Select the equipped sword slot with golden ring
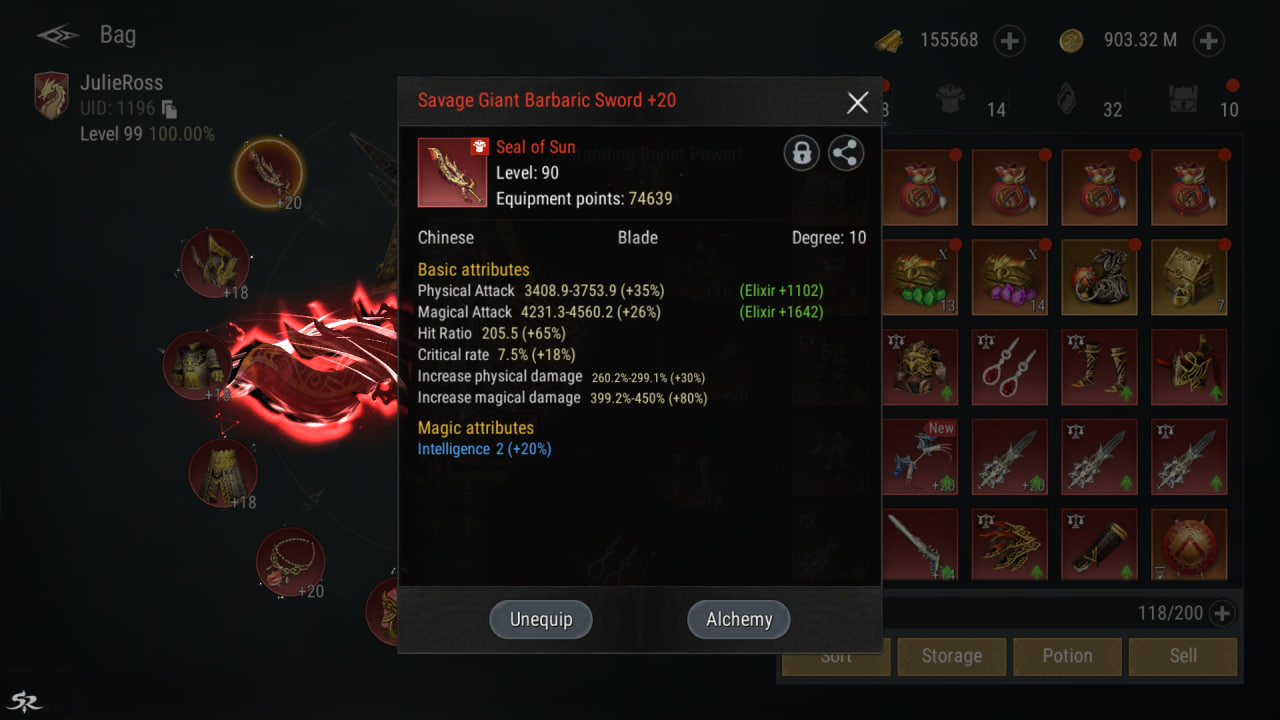1280x720 pixels. 268,173
